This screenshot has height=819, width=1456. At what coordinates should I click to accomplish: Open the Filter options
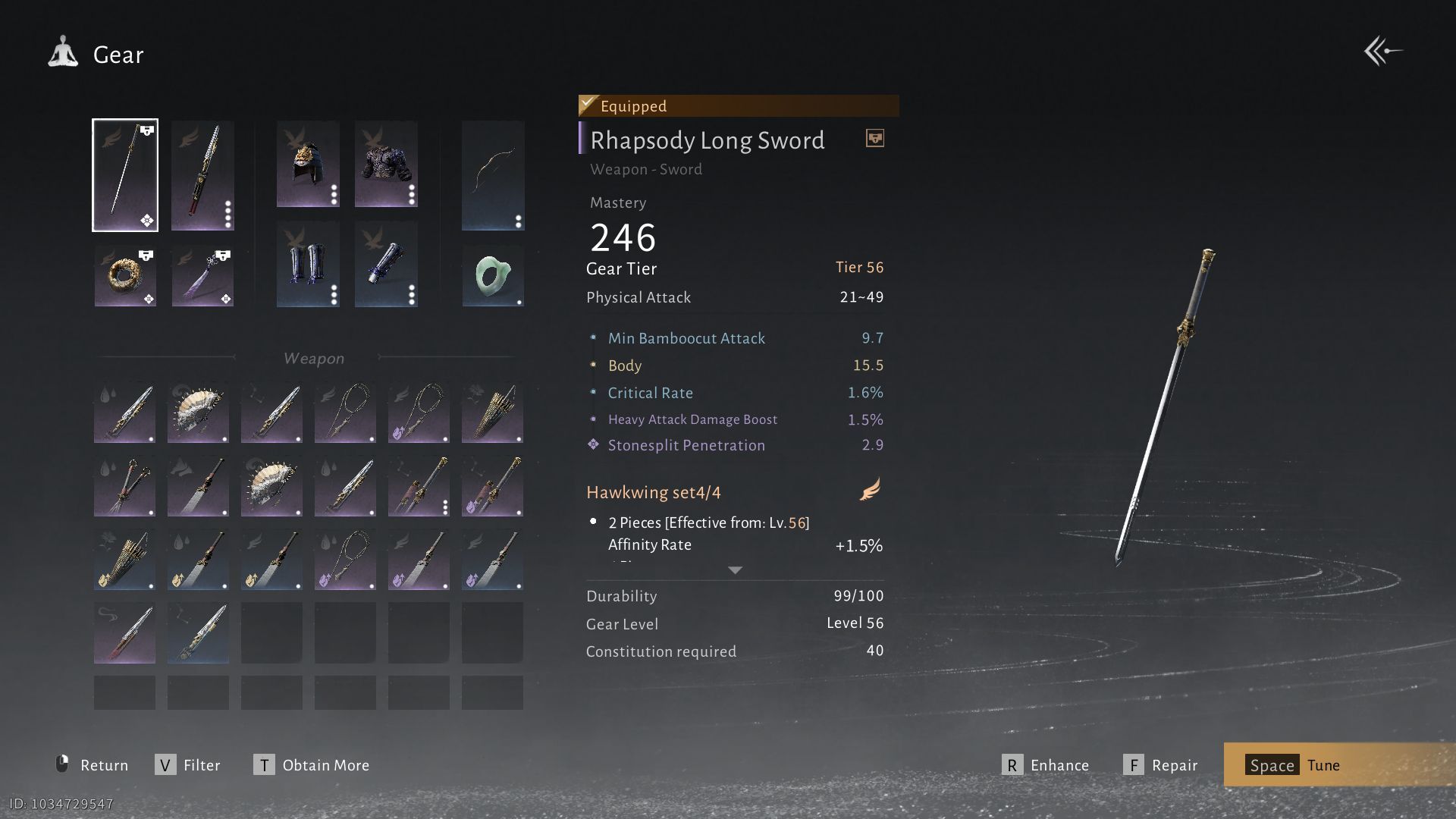188,765
